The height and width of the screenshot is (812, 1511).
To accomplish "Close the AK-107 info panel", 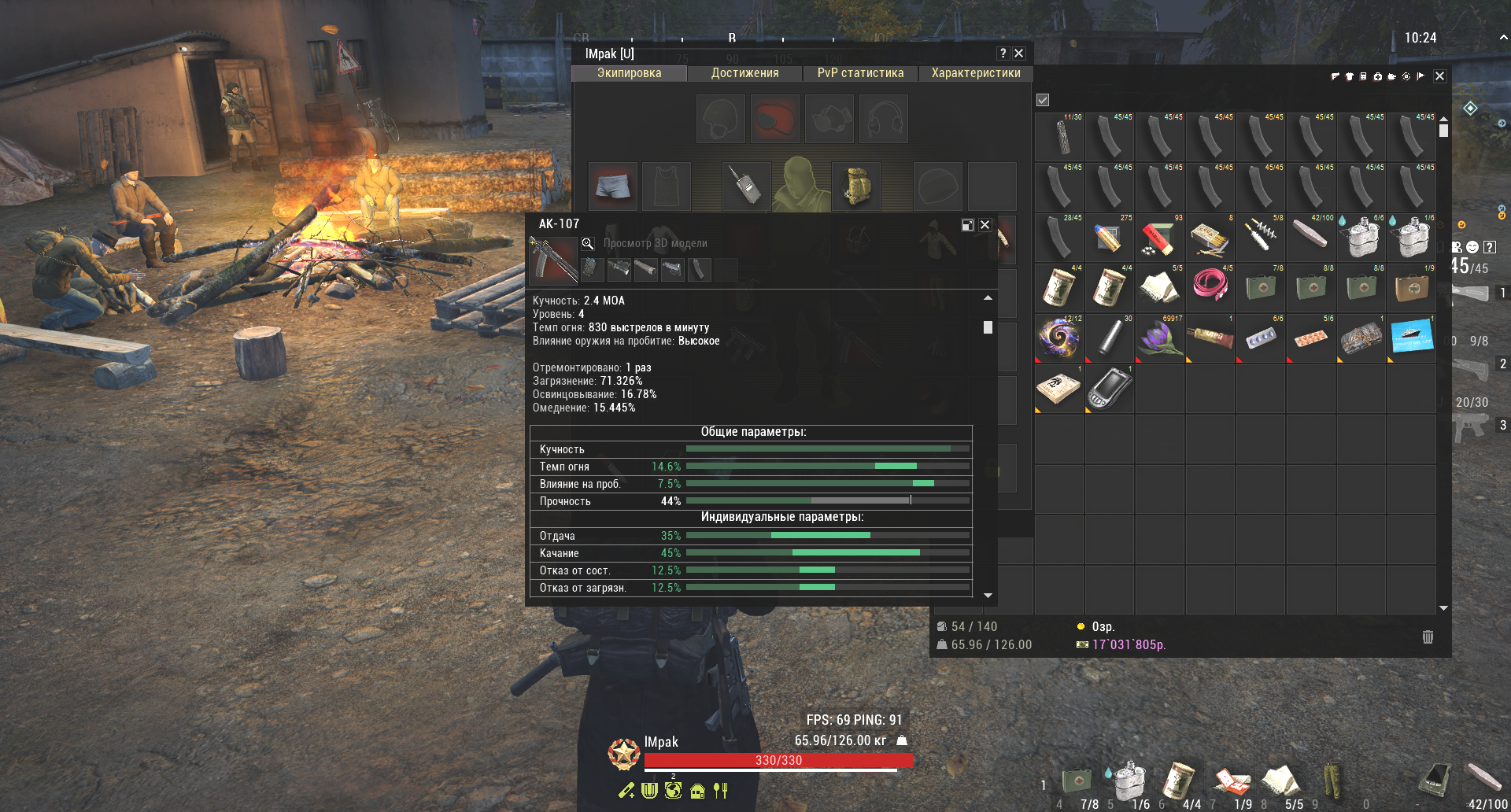I will pyautogui.click(x=985, y=225).
